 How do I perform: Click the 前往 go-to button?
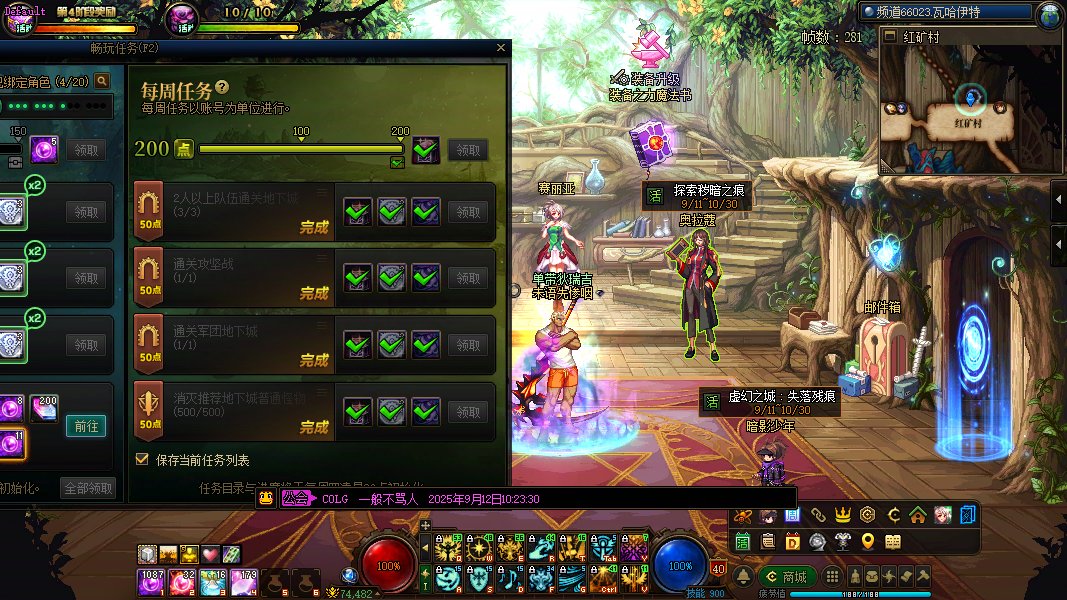coord(86,426)
